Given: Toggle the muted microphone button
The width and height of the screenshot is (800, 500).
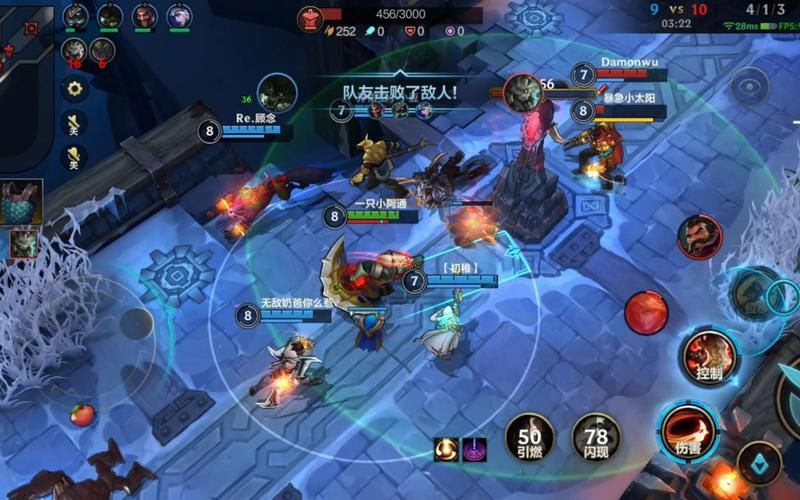Looking at the screenshot, I should tap(73, 156).
